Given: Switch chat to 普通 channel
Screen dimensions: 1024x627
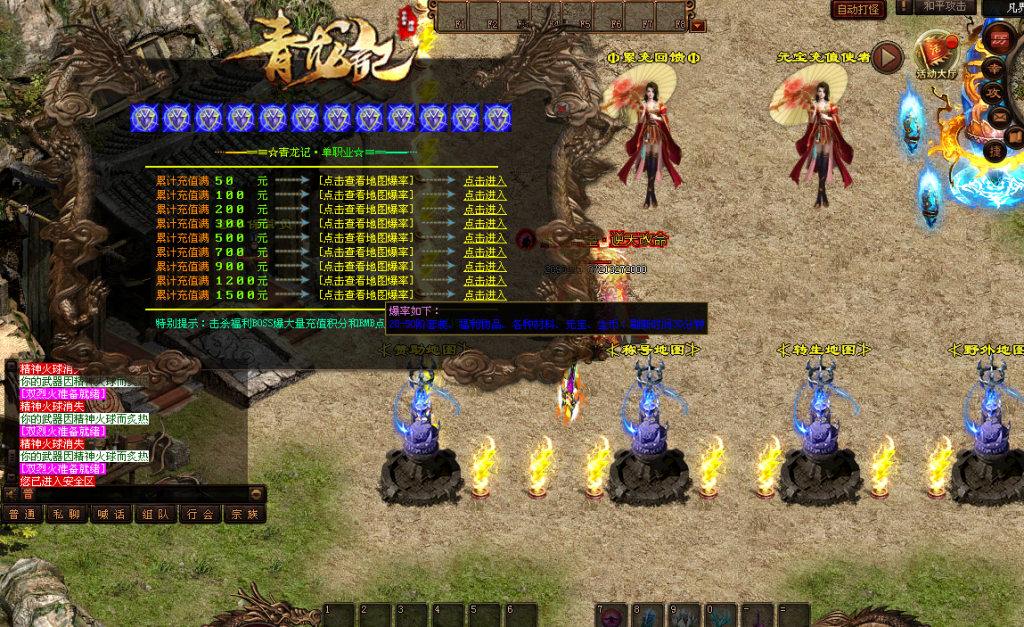Looking at the screenshot, I should pos(22,514).
